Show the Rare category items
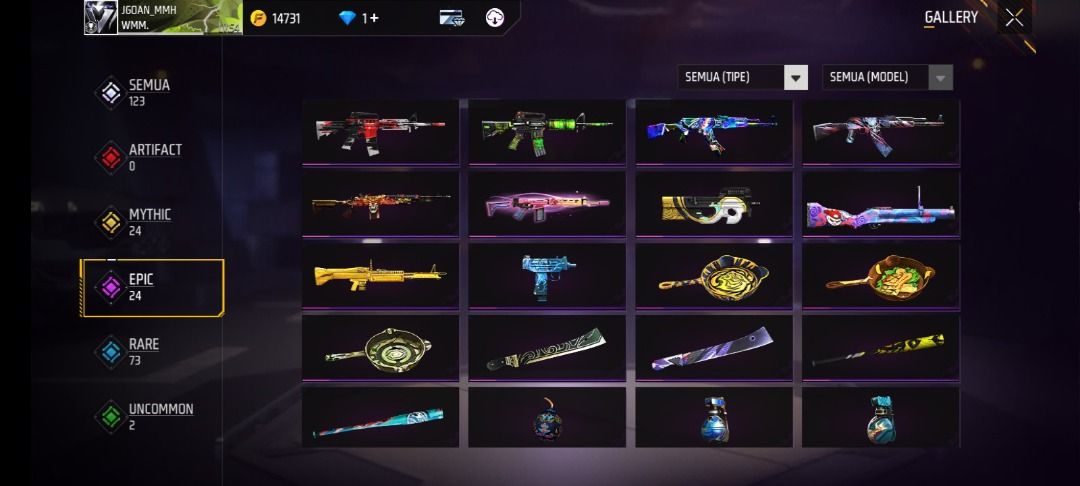 tap(140, 351)
